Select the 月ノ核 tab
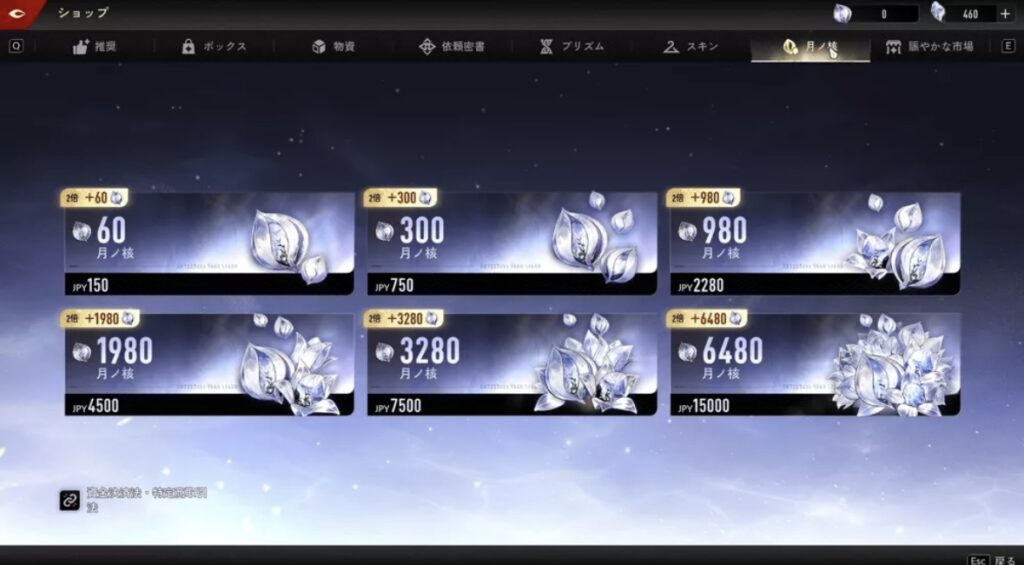This screenshot has height=565, width=1024. tap(810, 47)
